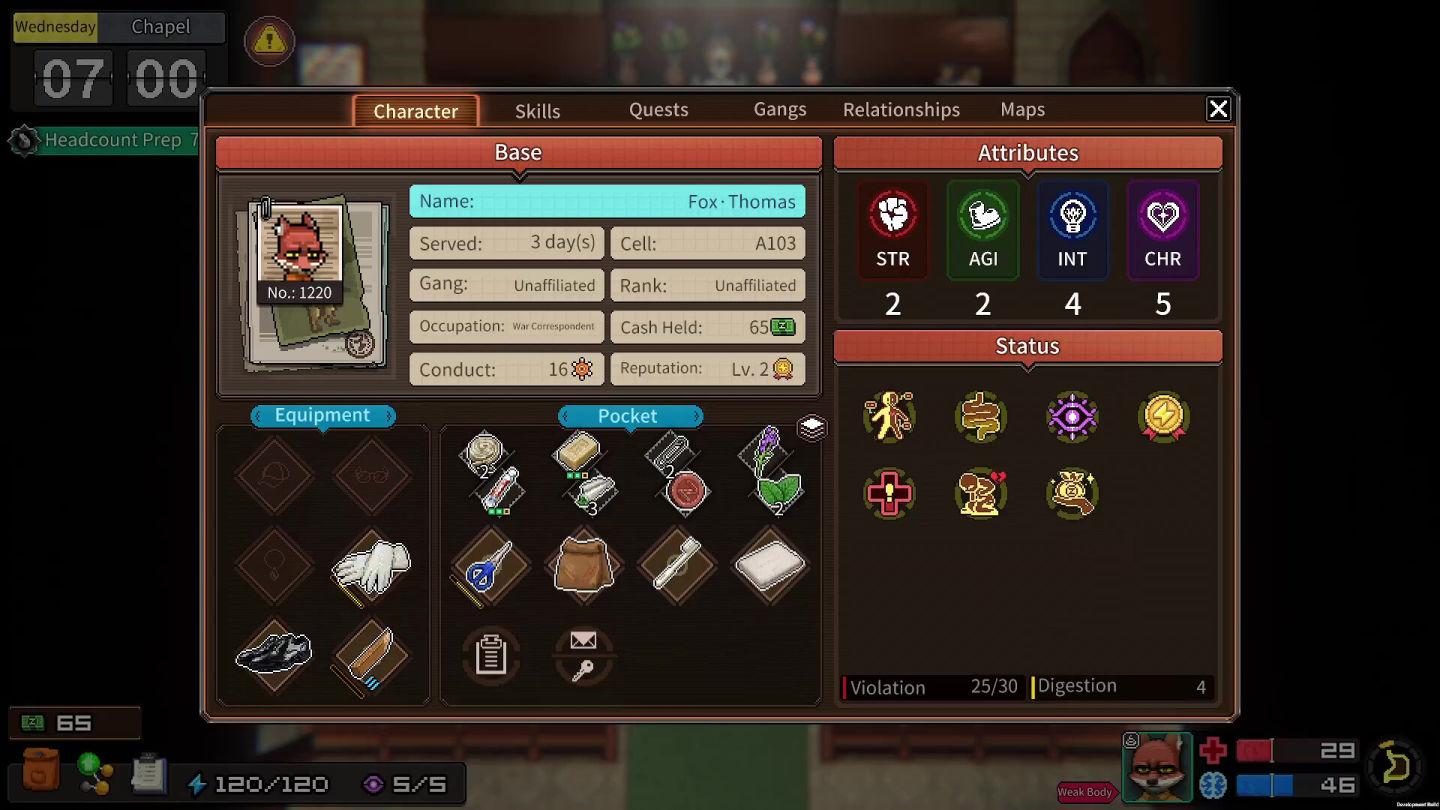
Task: Open the Quests tab
Action: [x=658, y=110]
